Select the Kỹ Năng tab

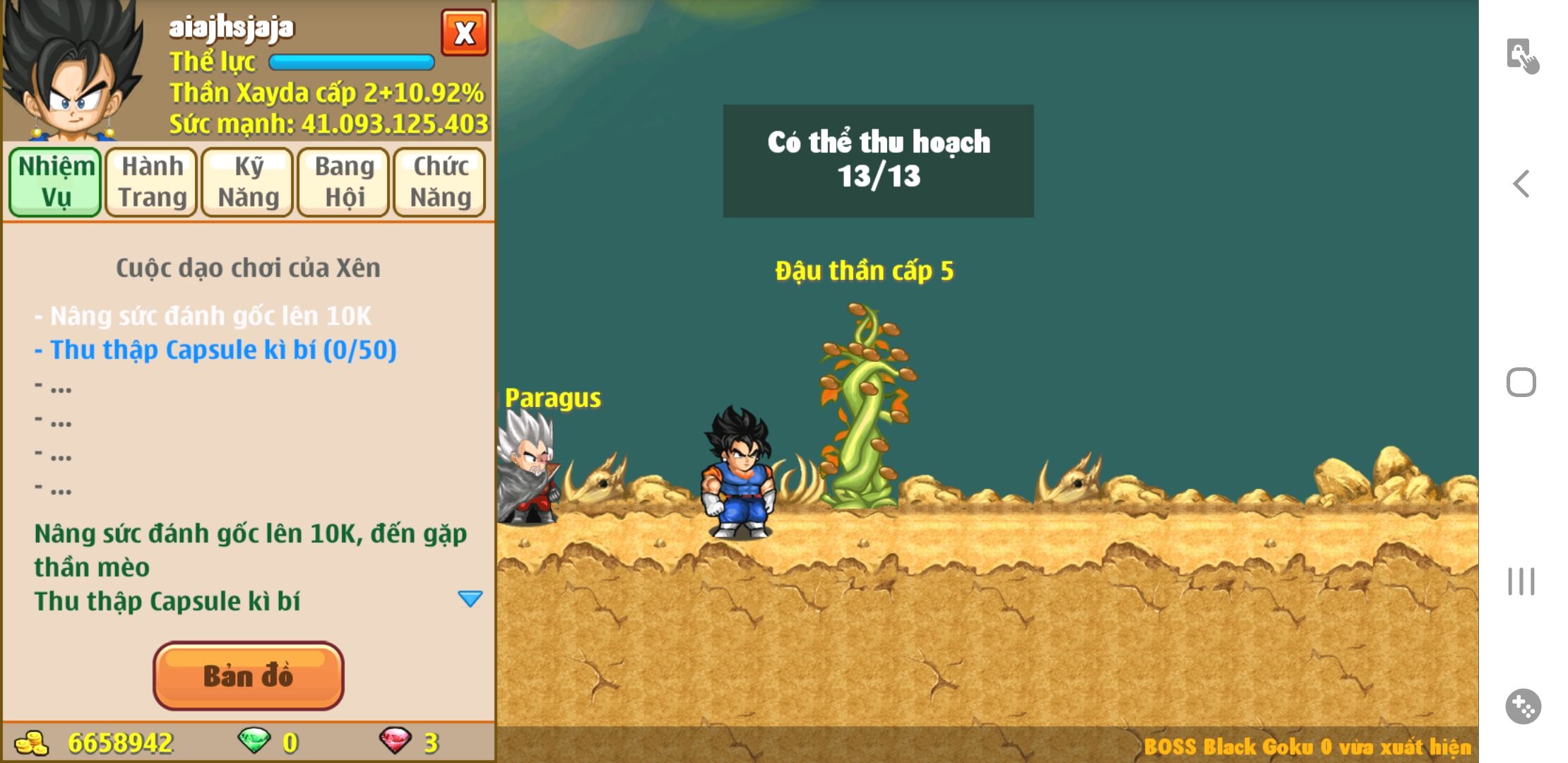coord(248,182)
